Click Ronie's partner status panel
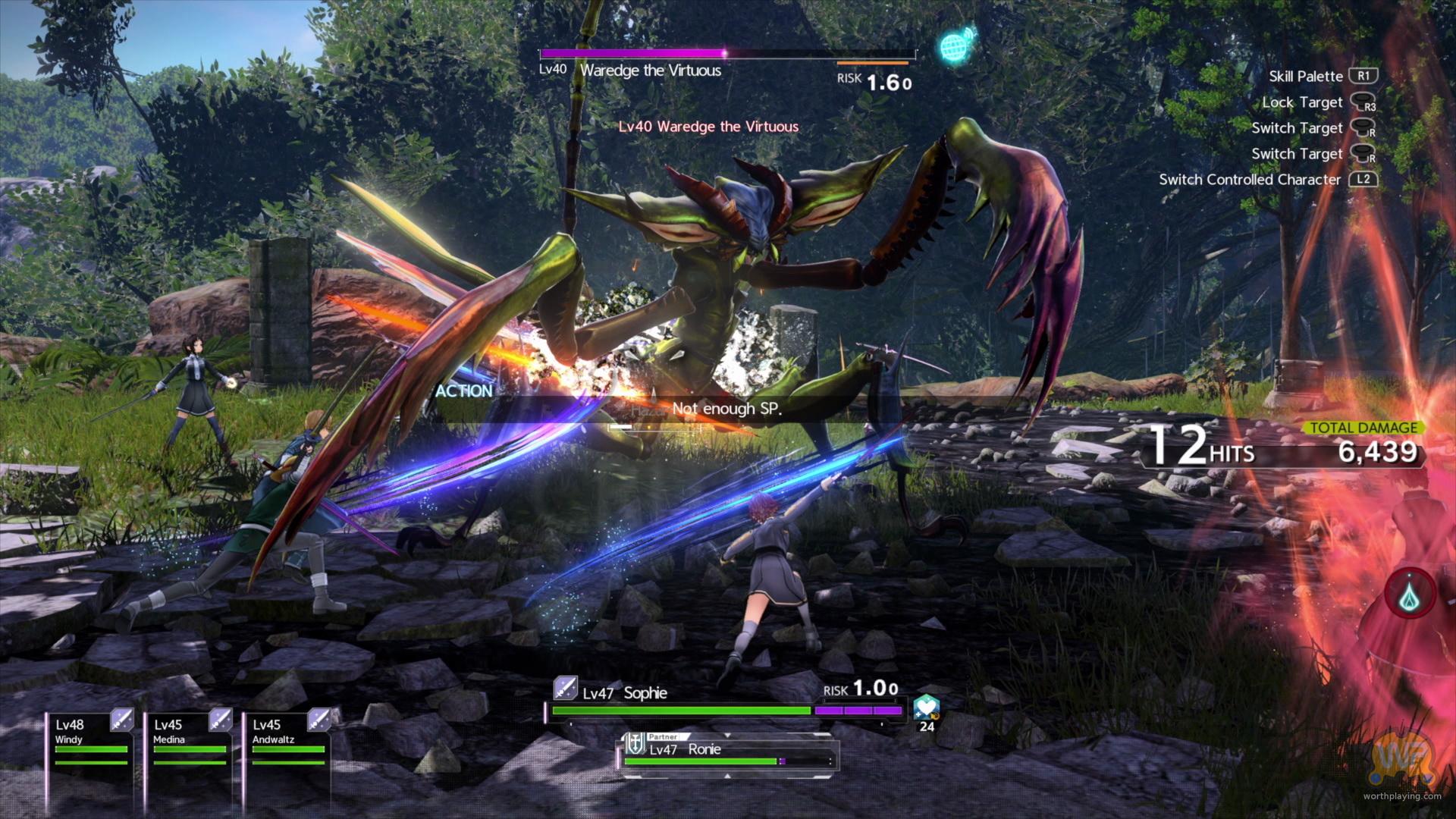Screen dimensions: 1456x819 (x=730, y=752)
